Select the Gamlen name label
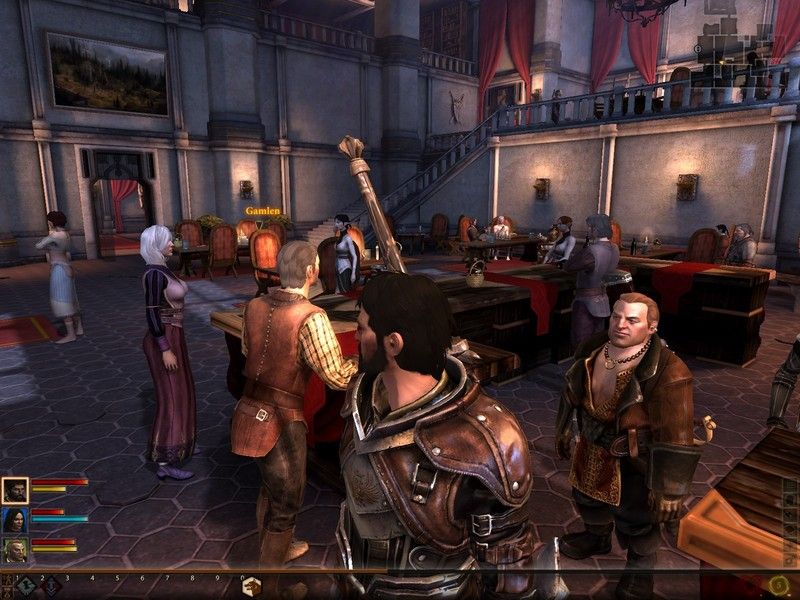The height and width of the screenshot is (600, 800). [262, 211]
